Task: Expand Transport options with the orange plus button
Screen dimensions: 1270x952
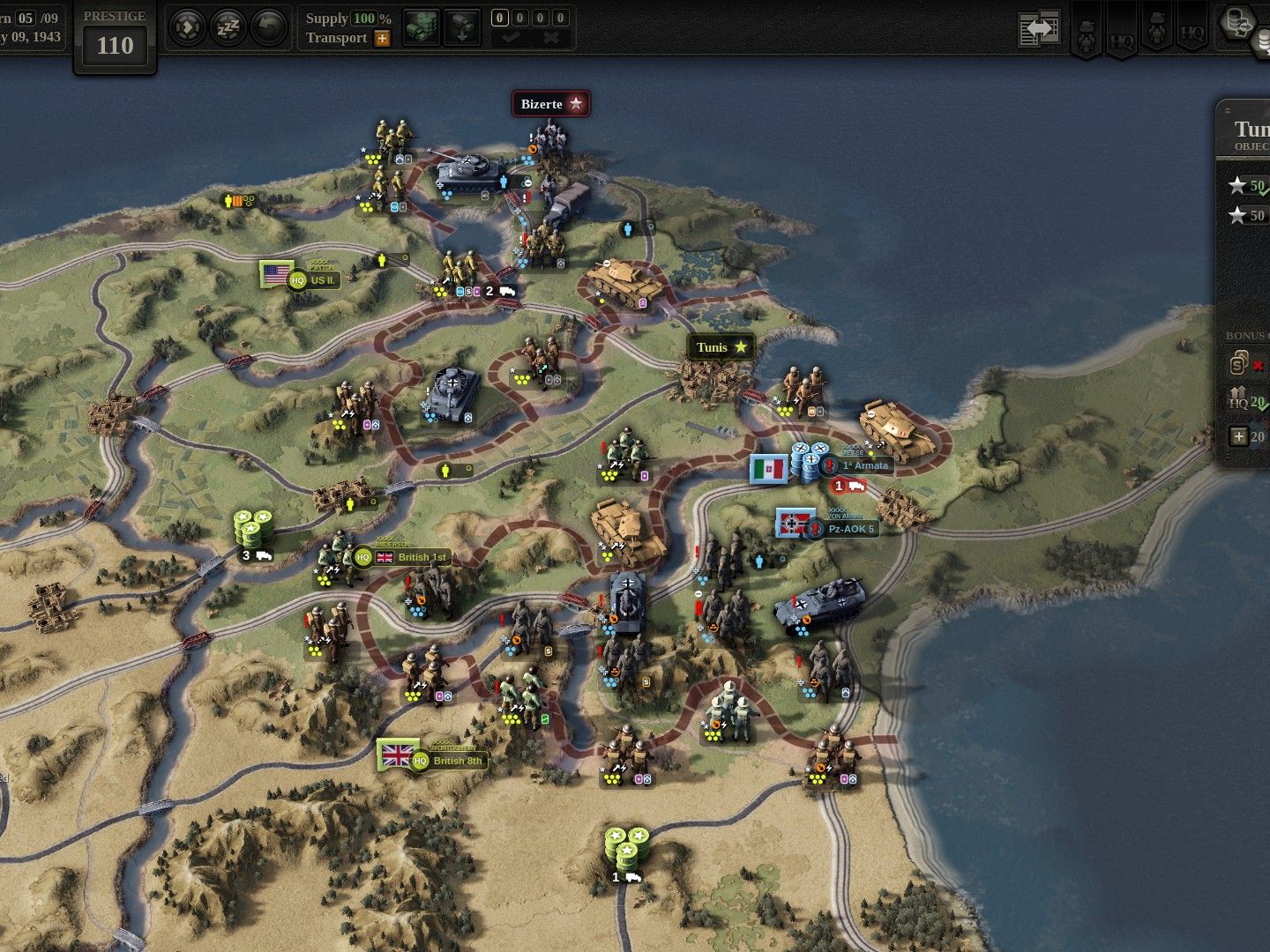Action: (382, 39)
